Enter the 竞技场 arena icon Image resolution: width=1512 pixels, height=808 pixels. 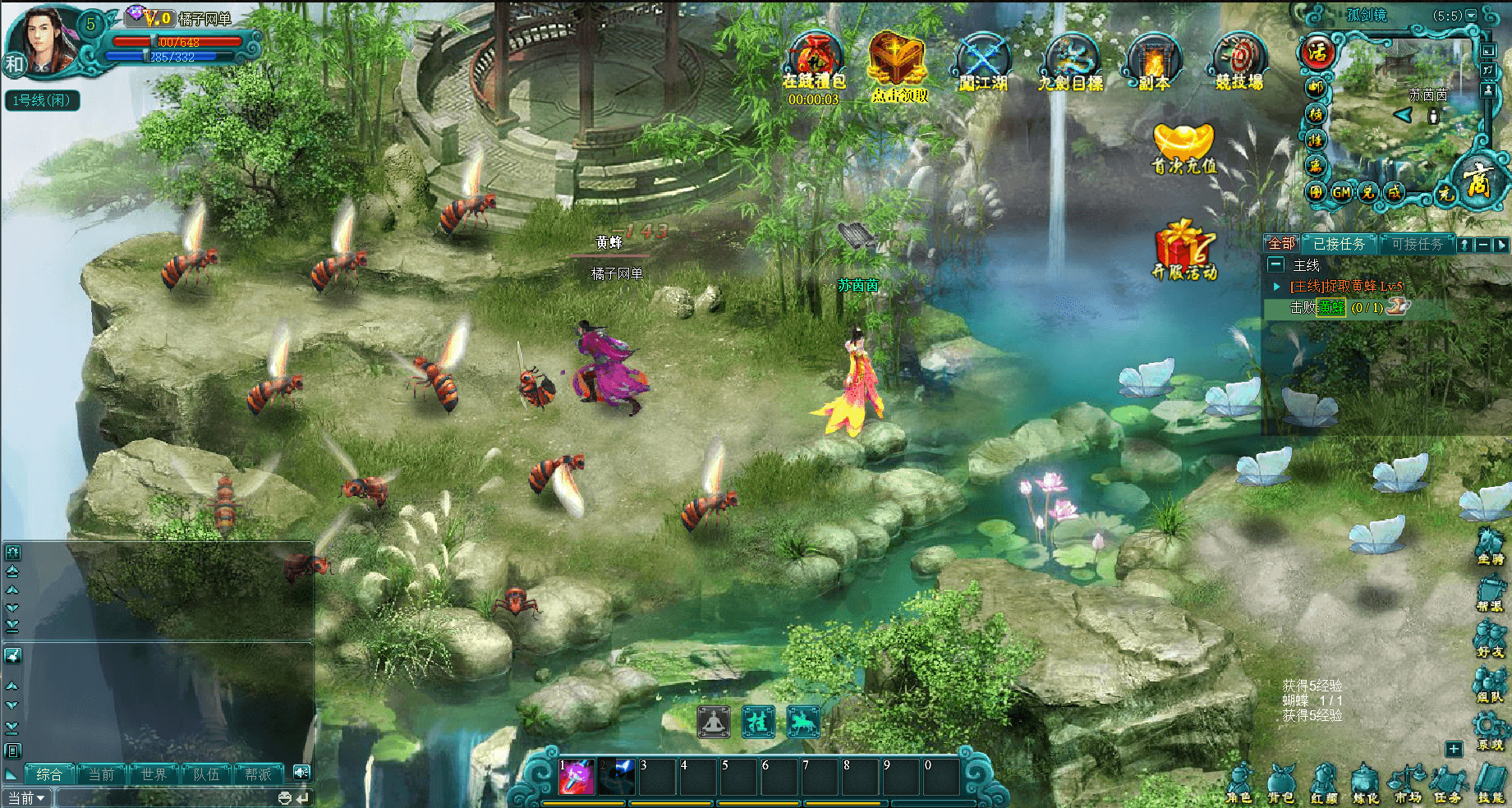(x=1239, y=62)
